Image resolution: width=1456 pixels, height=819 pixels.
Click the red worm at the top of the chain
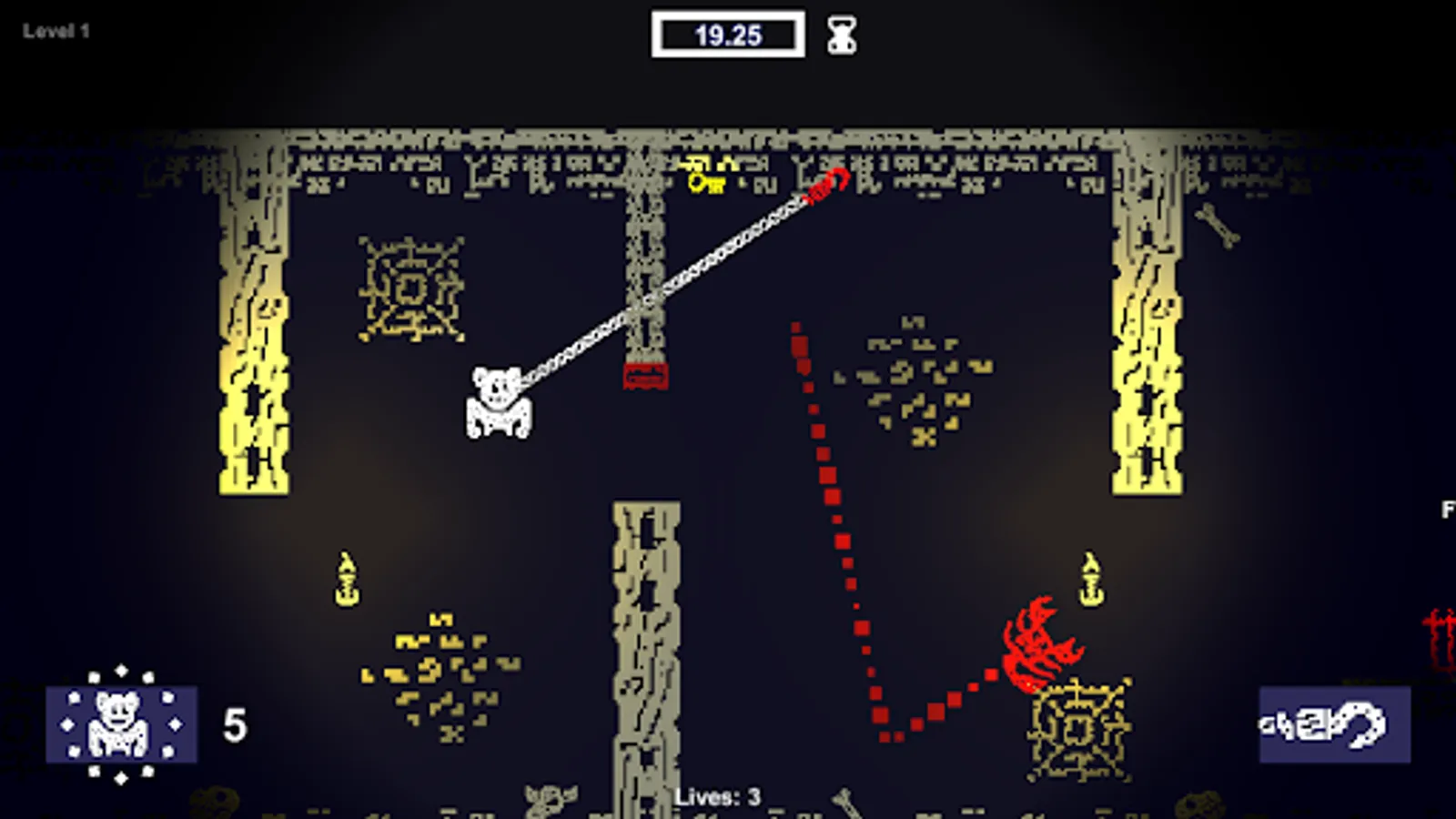point(826,185)
